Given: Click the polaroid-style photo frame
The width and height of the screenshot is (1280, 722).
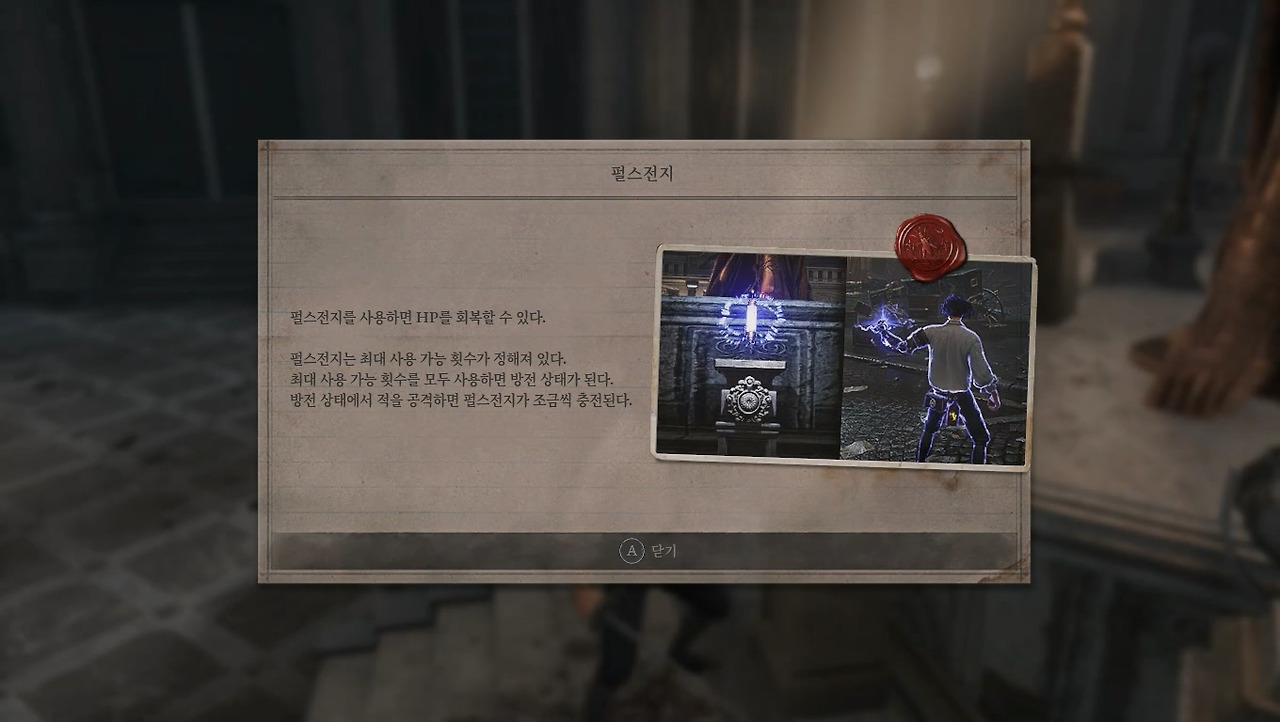Looking at the screenshot, I should pos(846,356).
